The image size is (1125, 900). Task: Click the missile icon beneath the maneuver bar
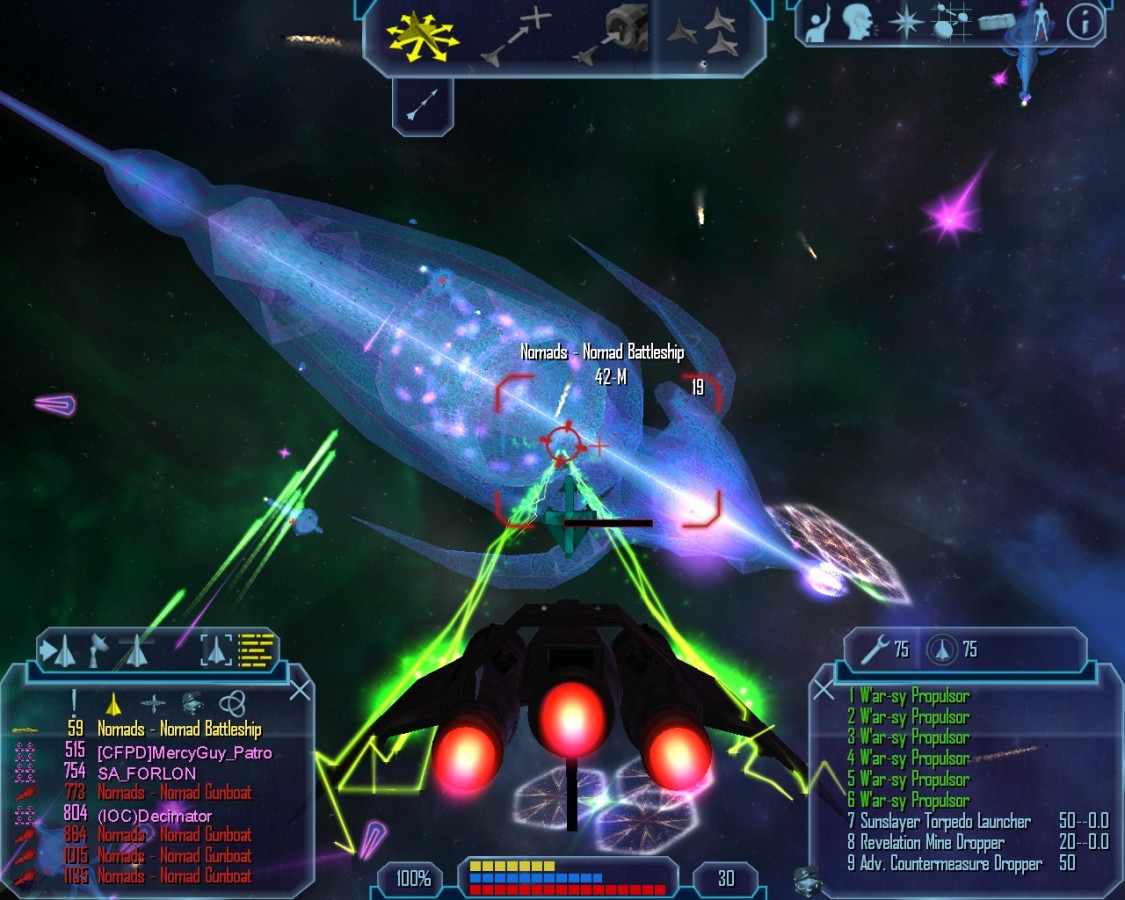tap(423, 104)
